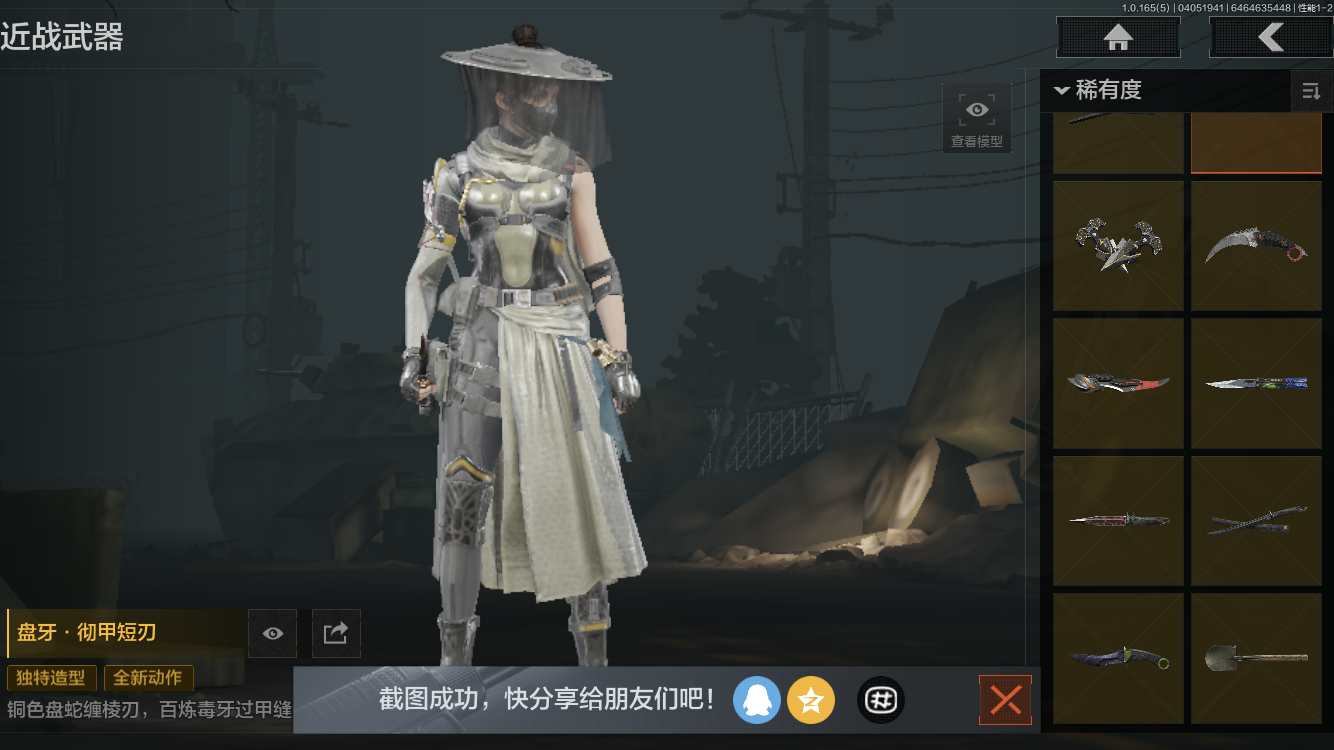The image size is (1334, 750).
Task: Collapse the 稀有度 section via its chevron
Action: [x=1062, y=90]
